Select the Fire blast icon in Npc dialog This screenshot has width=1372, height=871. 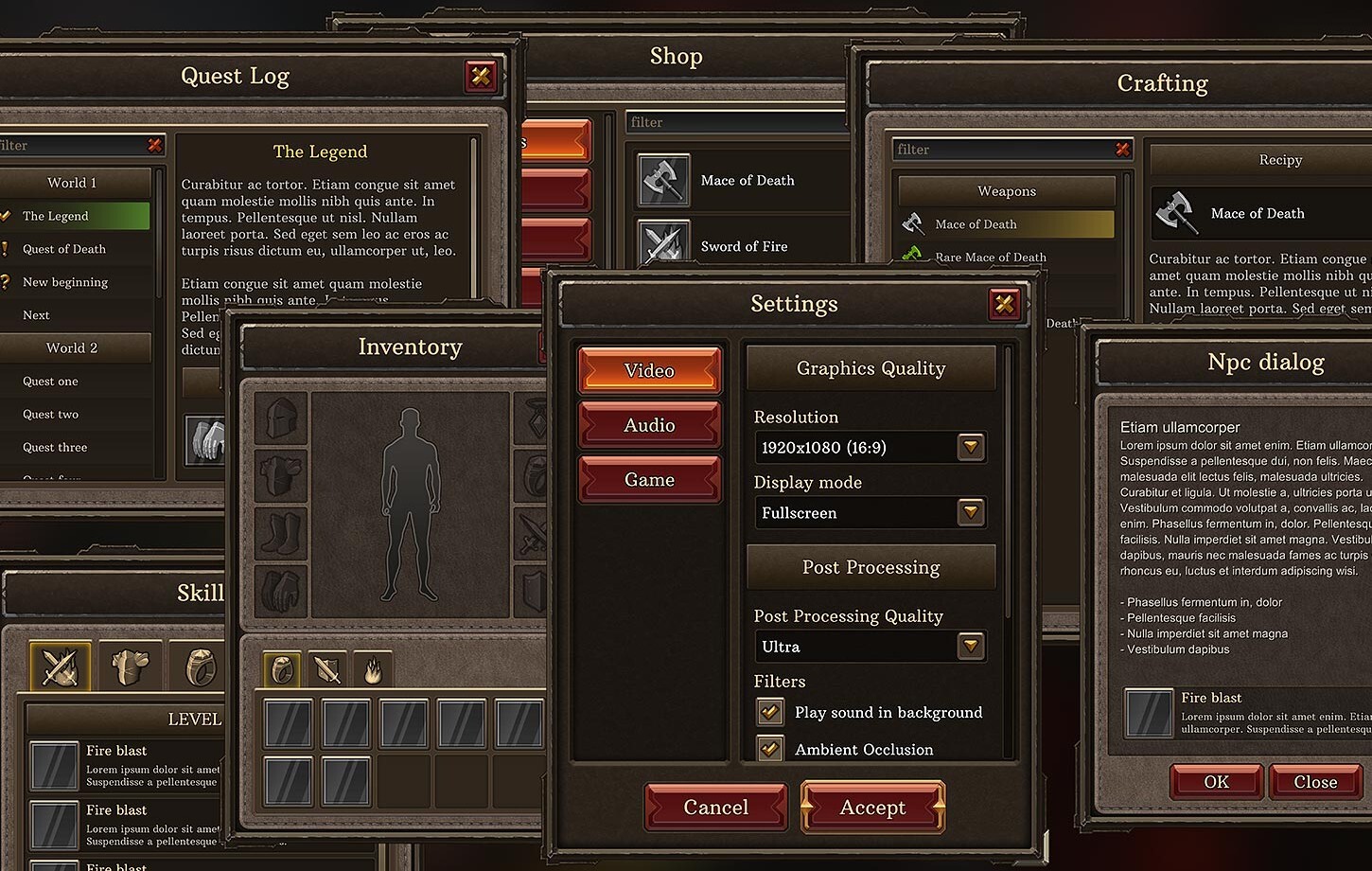coord(1149,714)
